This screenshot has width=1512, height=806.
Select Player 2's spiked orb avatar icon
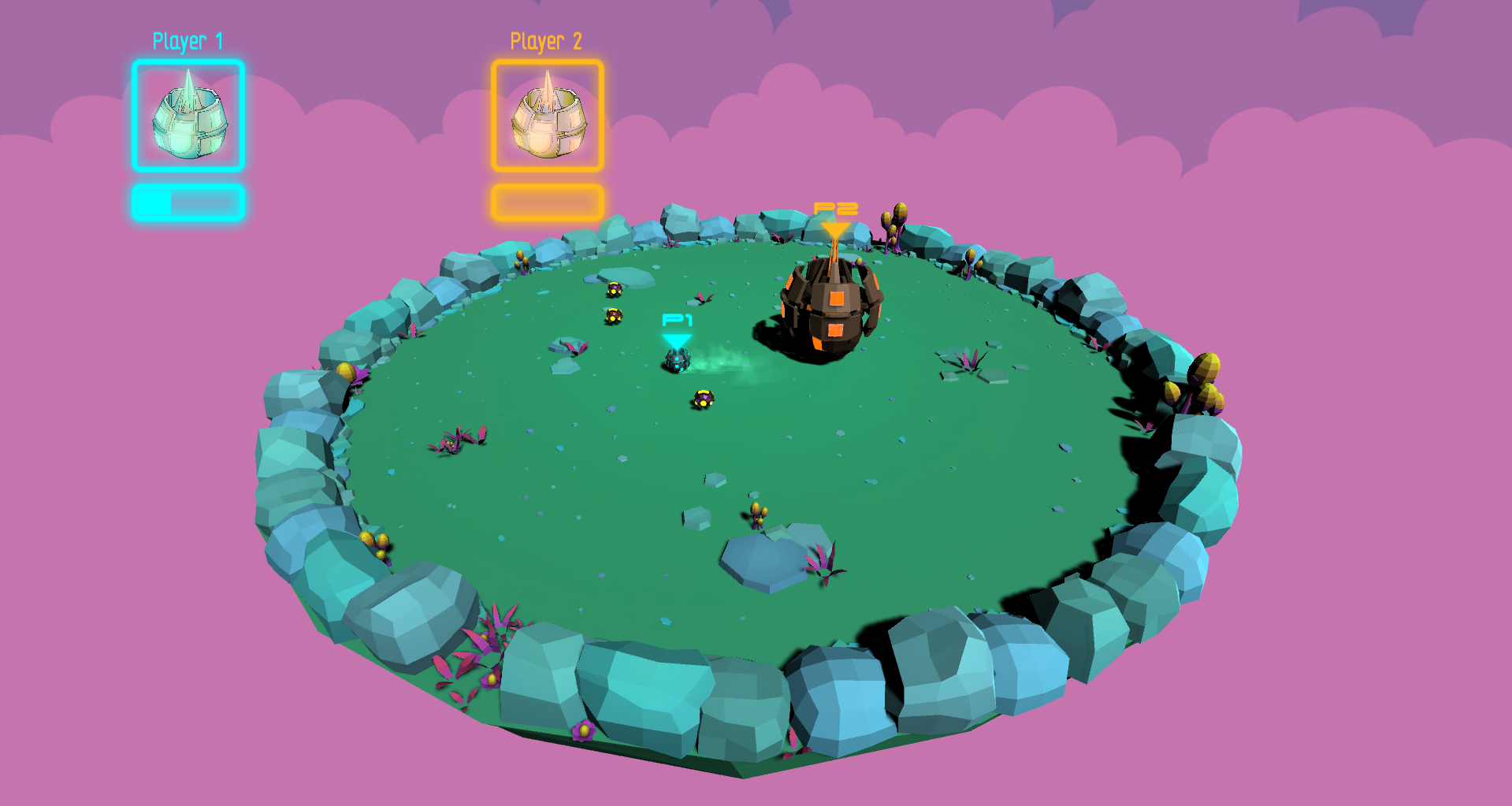[x=547, y=118]
